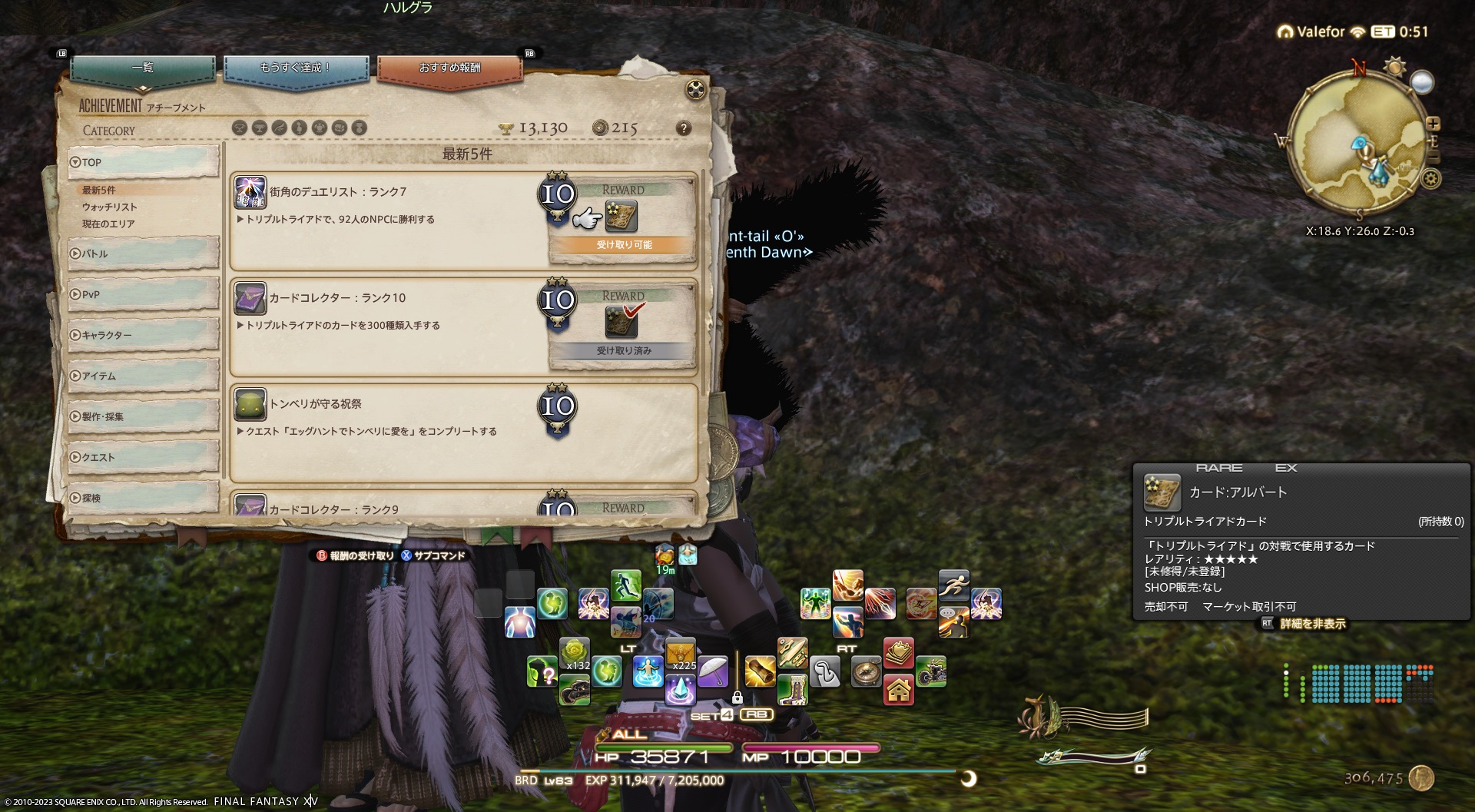Open the キャラクター category
The image size is (1475, 812).
point(143,335)
